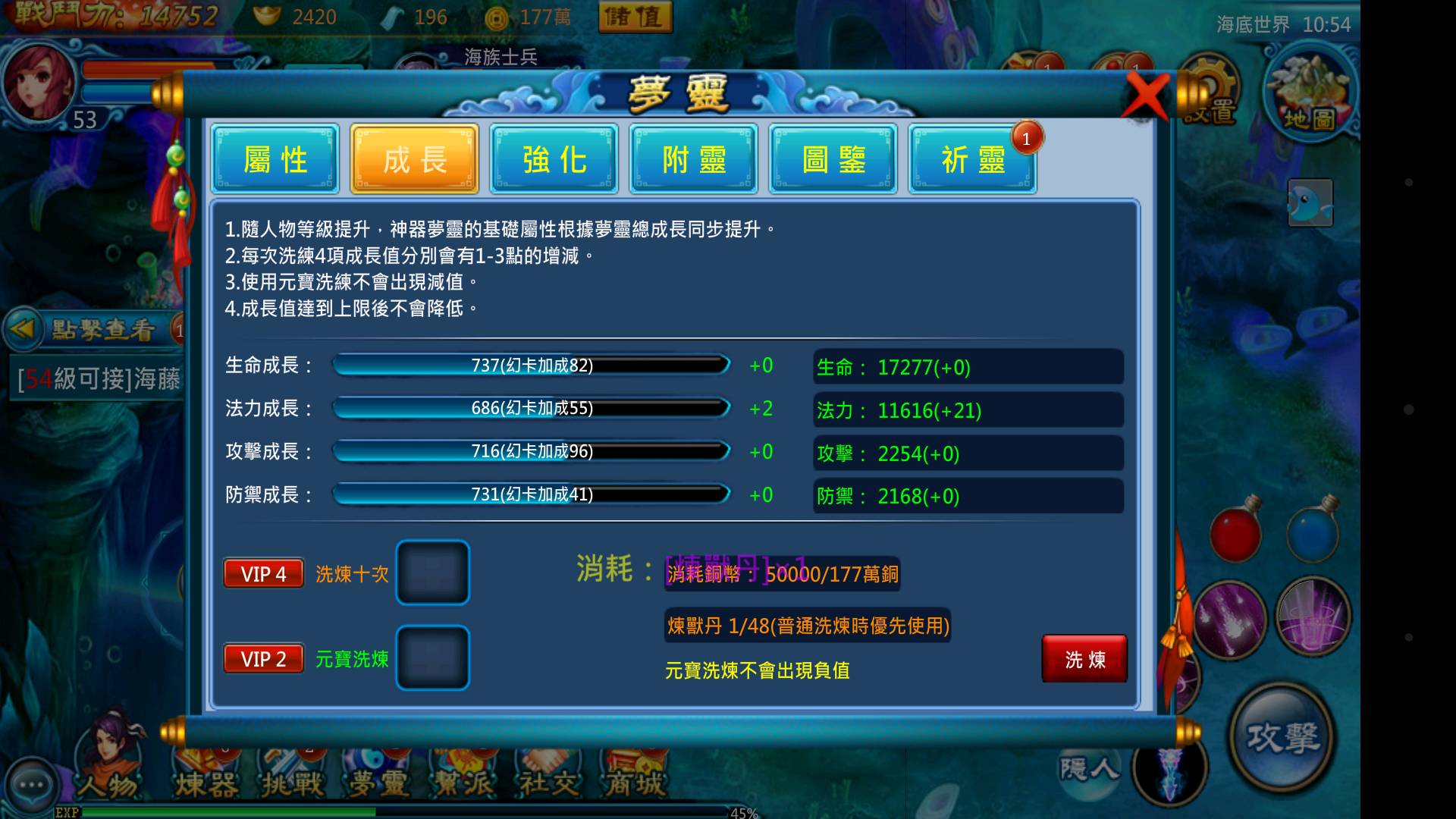
Task: Enable the VIP 4 洗煉十次 checkbox
Action: [432, 573]
